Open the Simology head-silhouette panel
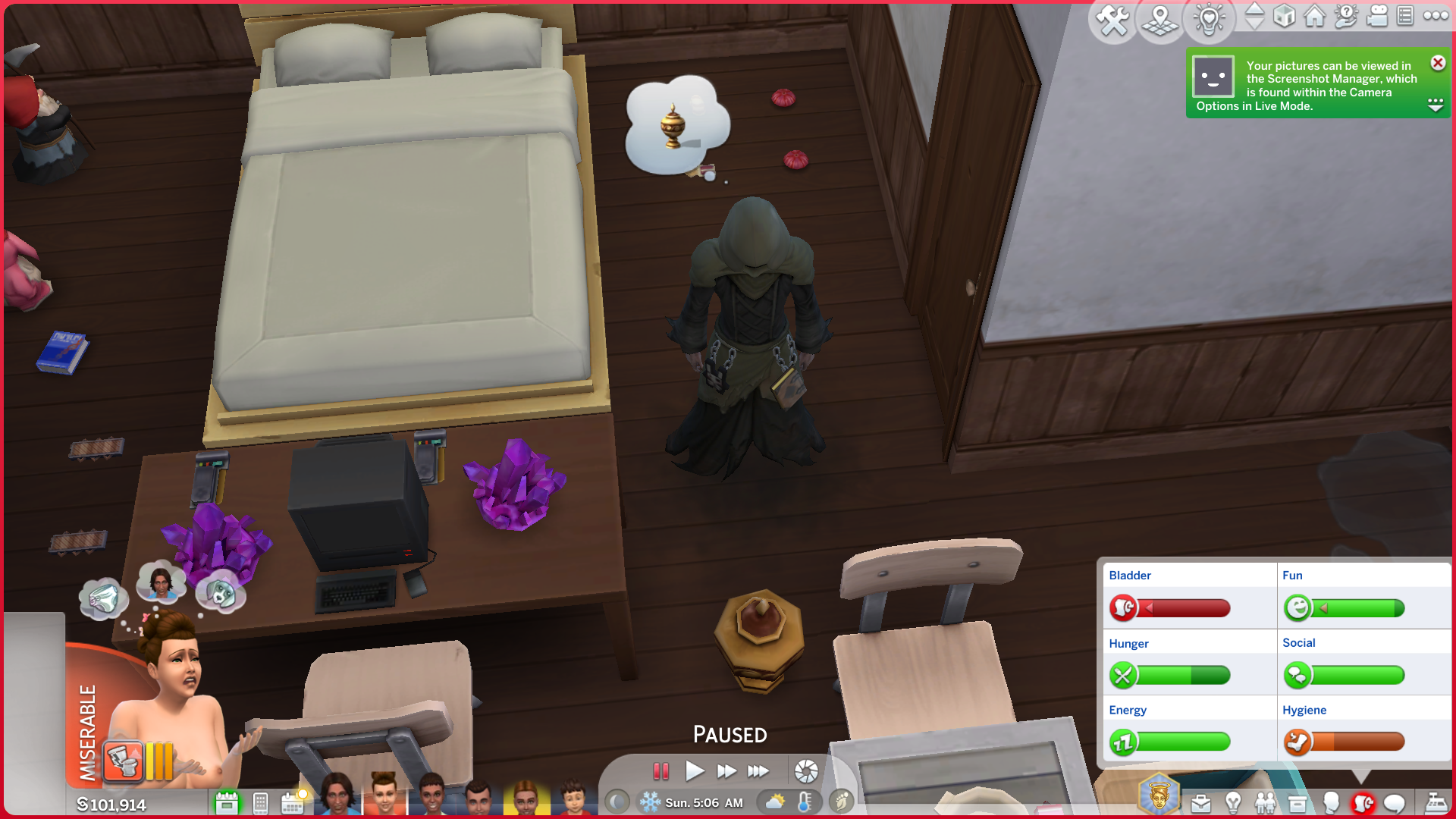The height and width of the screenshot is (819, 1456). click(x=1330, y=803)
